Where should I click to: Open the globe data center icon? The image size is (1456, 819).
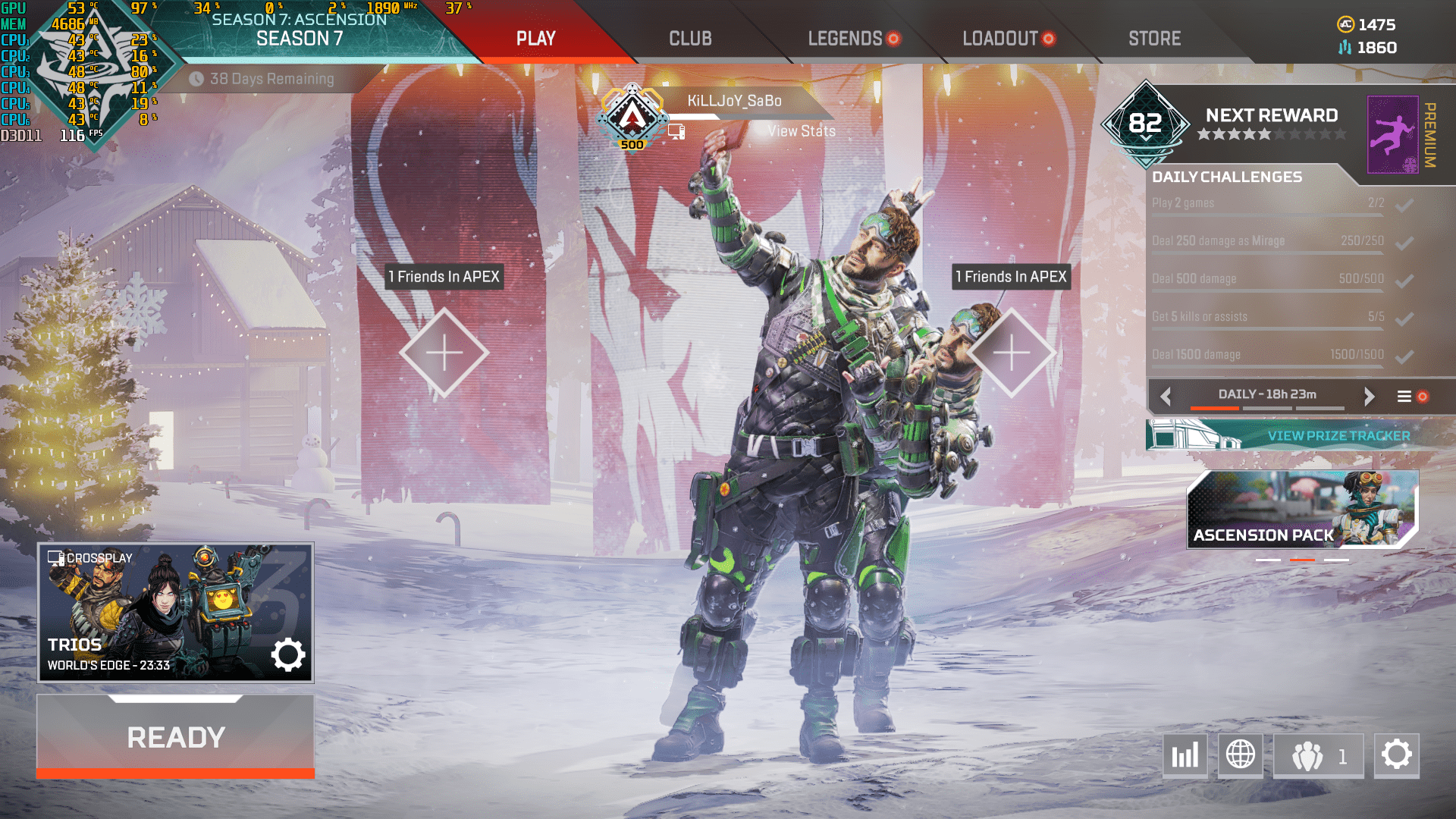(1241, 755)
